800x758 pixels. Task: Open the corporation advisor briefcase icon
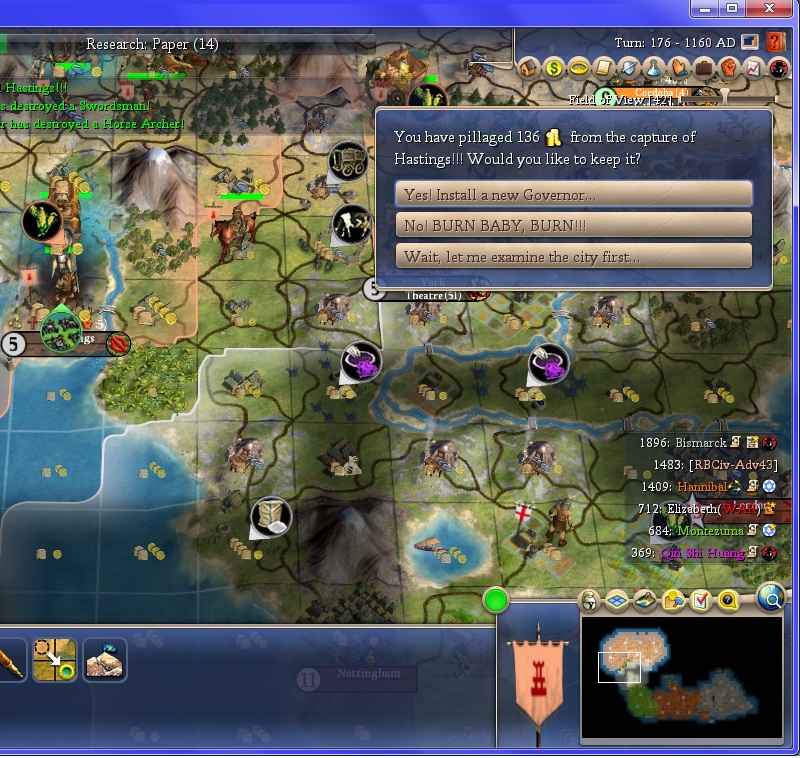click(x=704, y=68)
